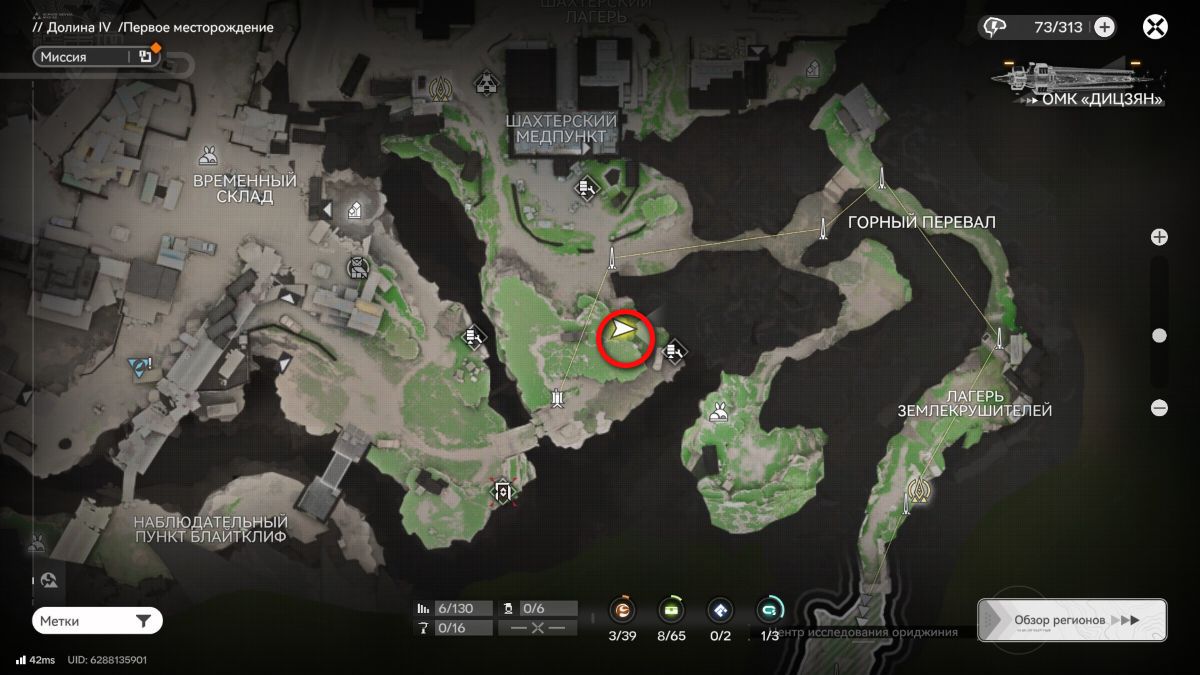This screenshot has width=1200, height=675.
Task: Click the map zoom slider handle
Action: point(1159,336)
